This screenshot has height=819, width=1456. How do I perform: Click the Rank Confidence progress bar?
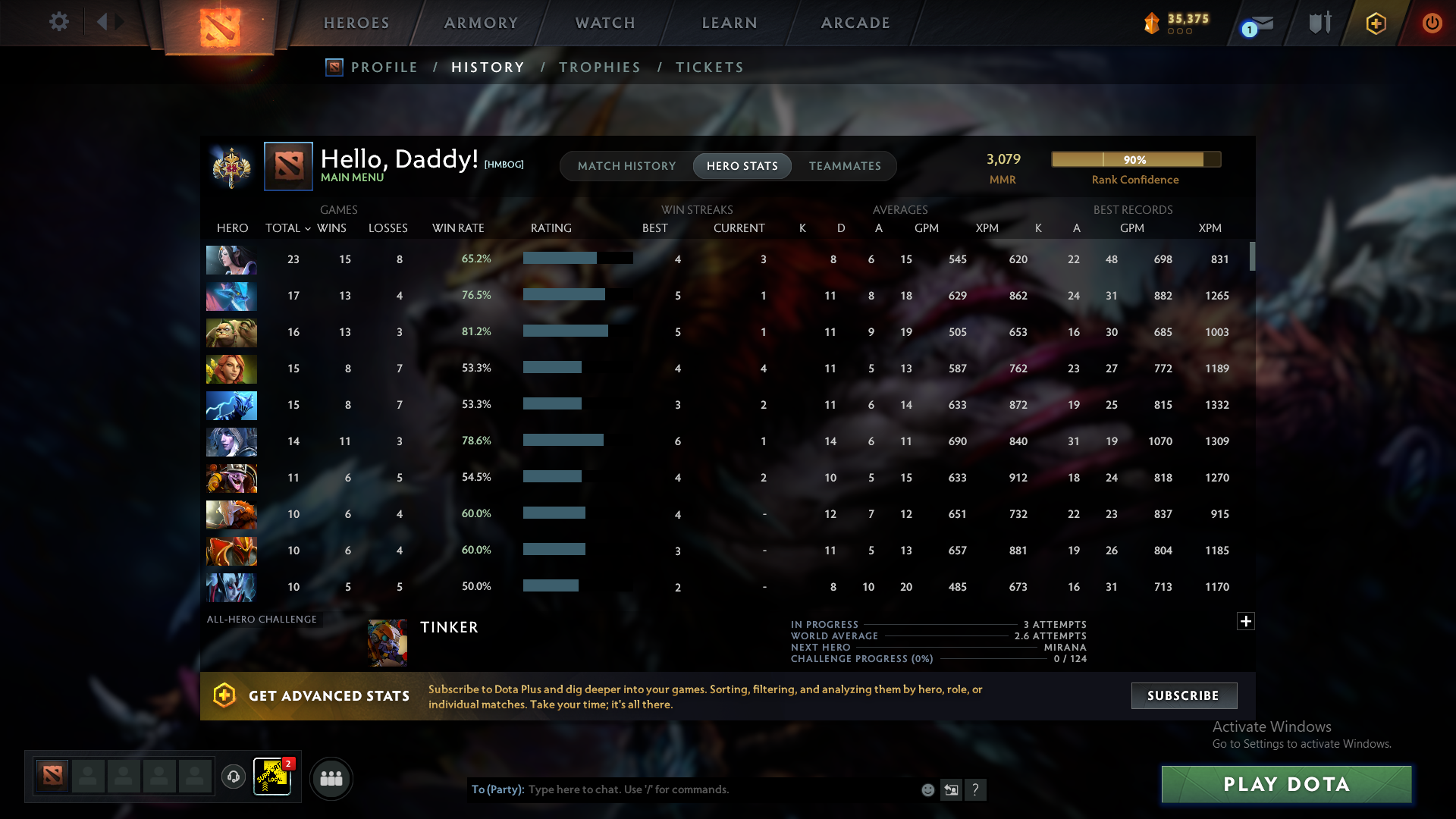point(1135,159)
